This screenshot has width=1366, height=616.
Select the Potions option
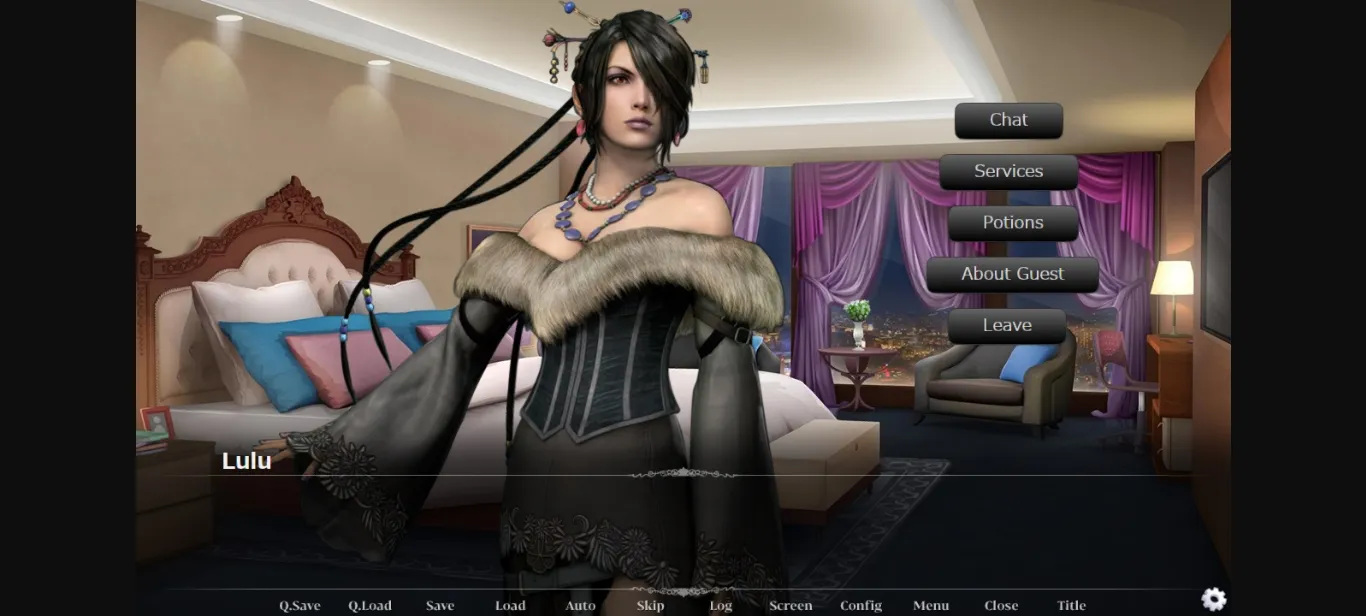pyautogui.click(x=1012, y=223)
